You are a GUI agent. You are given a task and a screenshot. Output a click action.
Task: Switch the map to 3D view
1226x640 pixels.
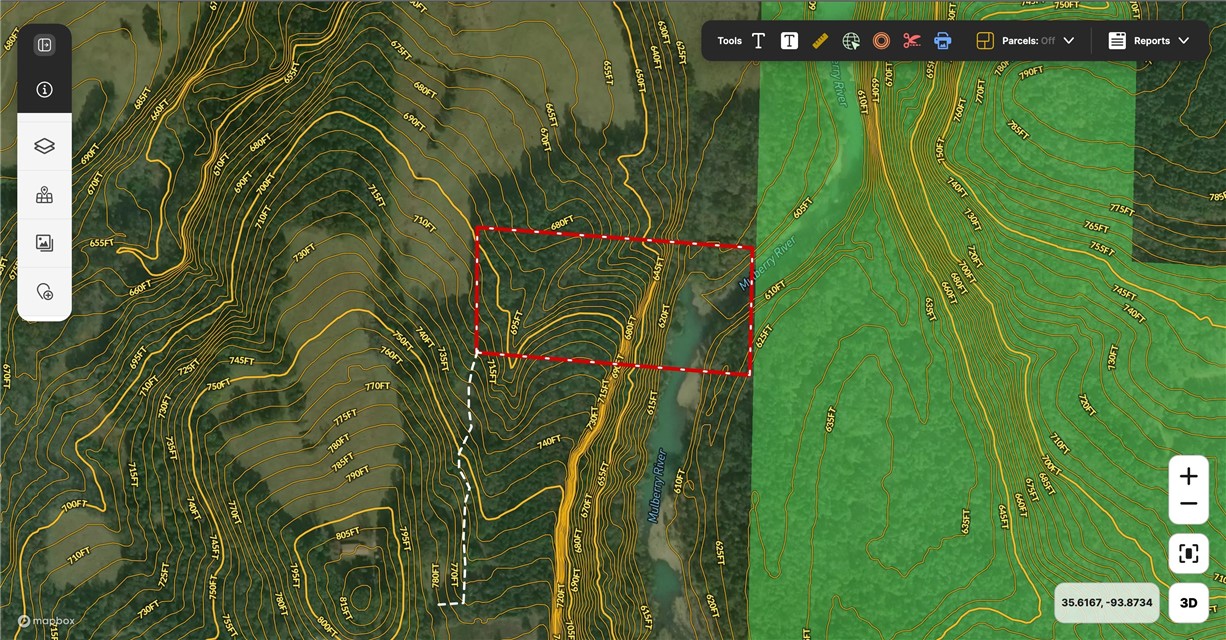1188,603
